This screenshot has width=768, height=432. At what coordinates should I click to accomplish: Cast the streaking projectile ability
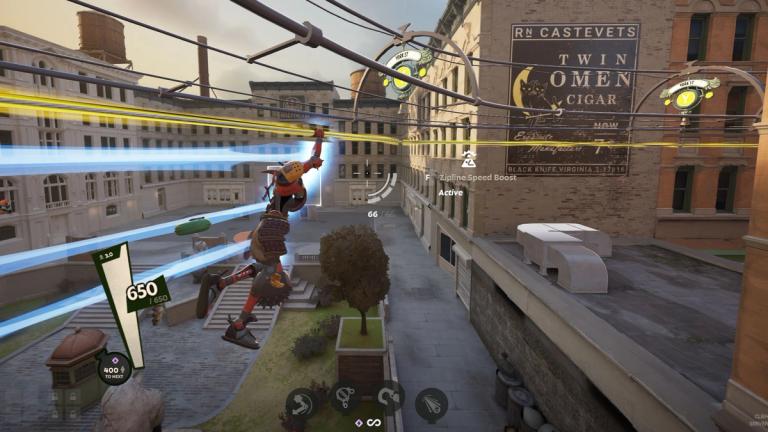431,404
